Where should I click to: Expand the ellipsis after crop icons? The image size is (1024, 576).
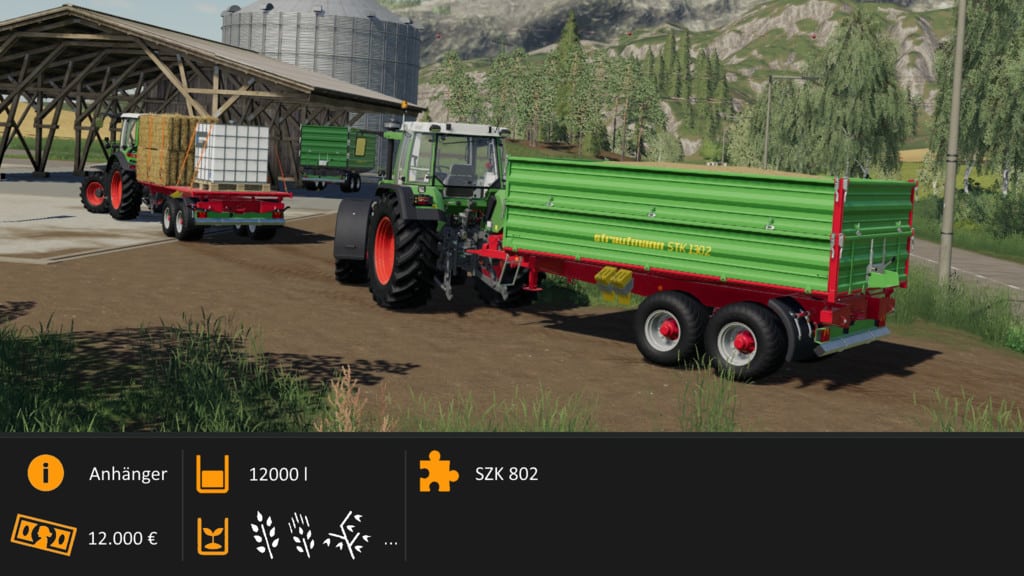coord(390,543)
